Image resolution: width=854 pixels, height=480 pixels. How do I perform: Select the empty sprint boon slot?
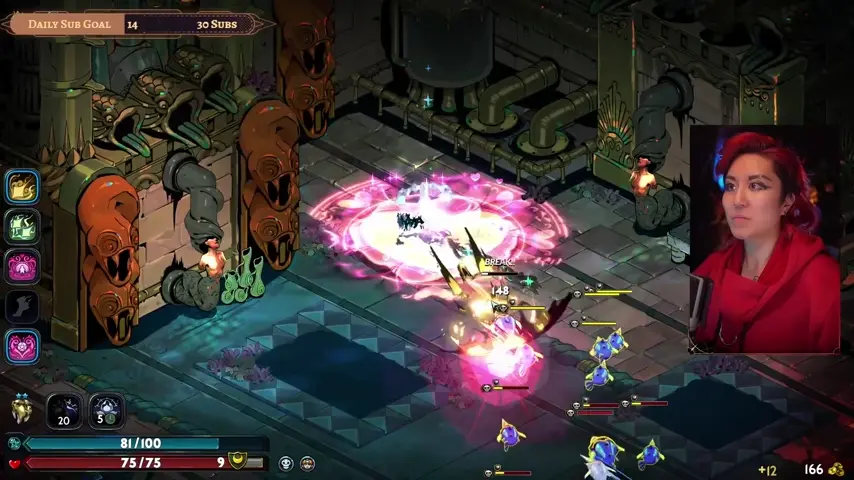(x=22, y=306)
